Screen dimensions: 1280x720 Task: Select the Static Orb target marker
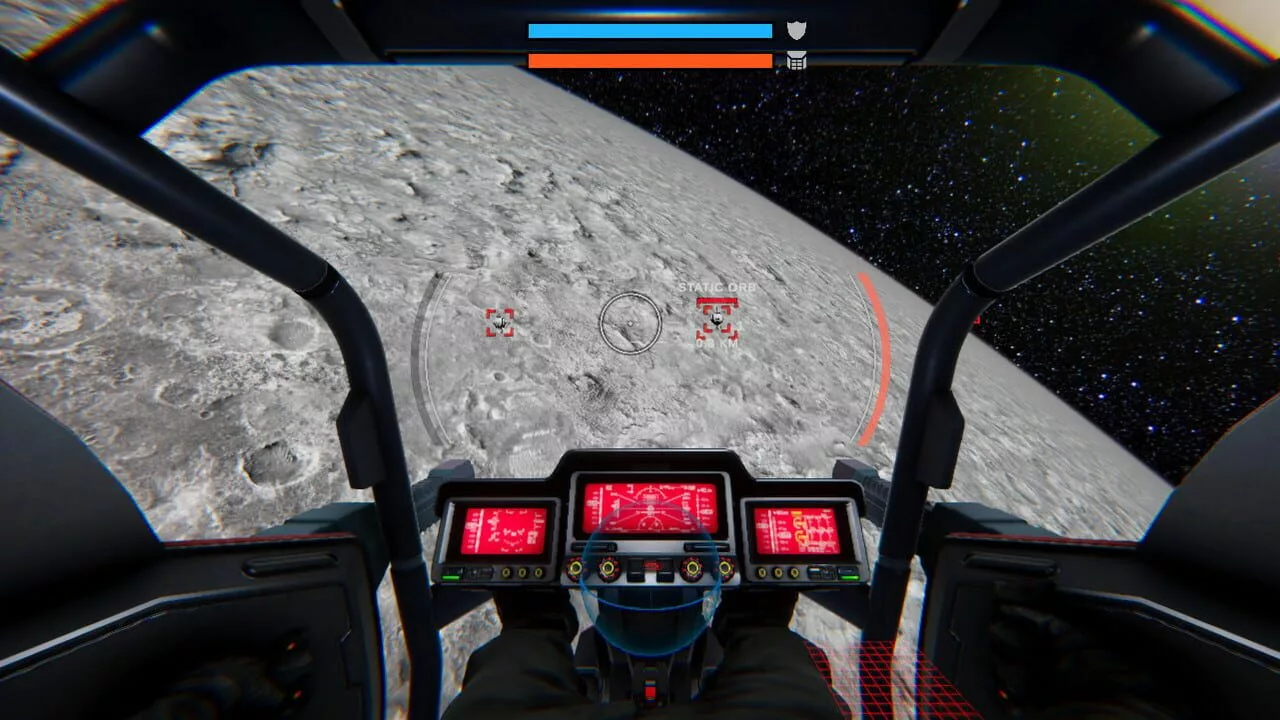click(x=716, y=320)
